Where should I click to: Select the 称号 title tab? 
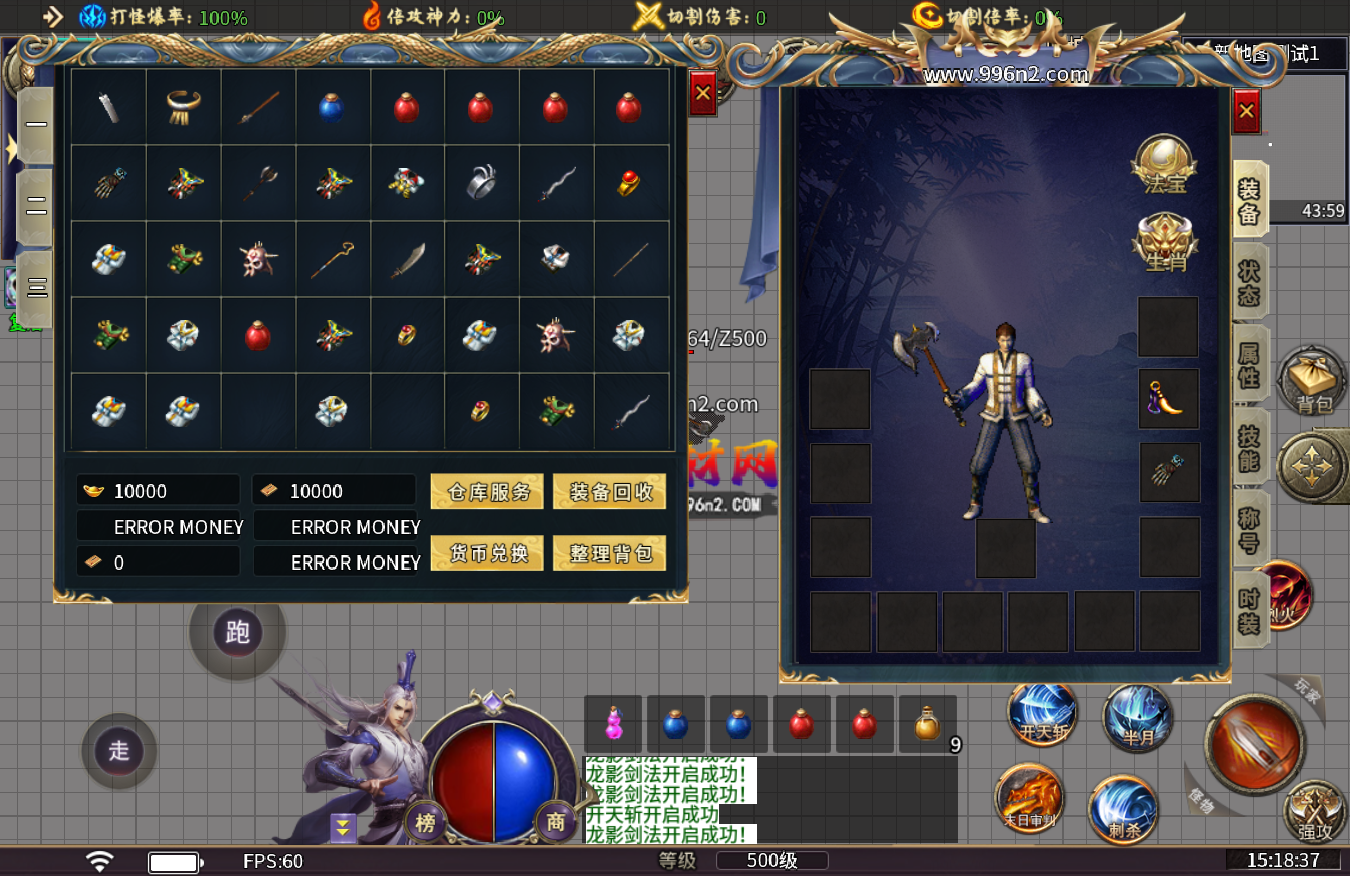pos(1250,530)
